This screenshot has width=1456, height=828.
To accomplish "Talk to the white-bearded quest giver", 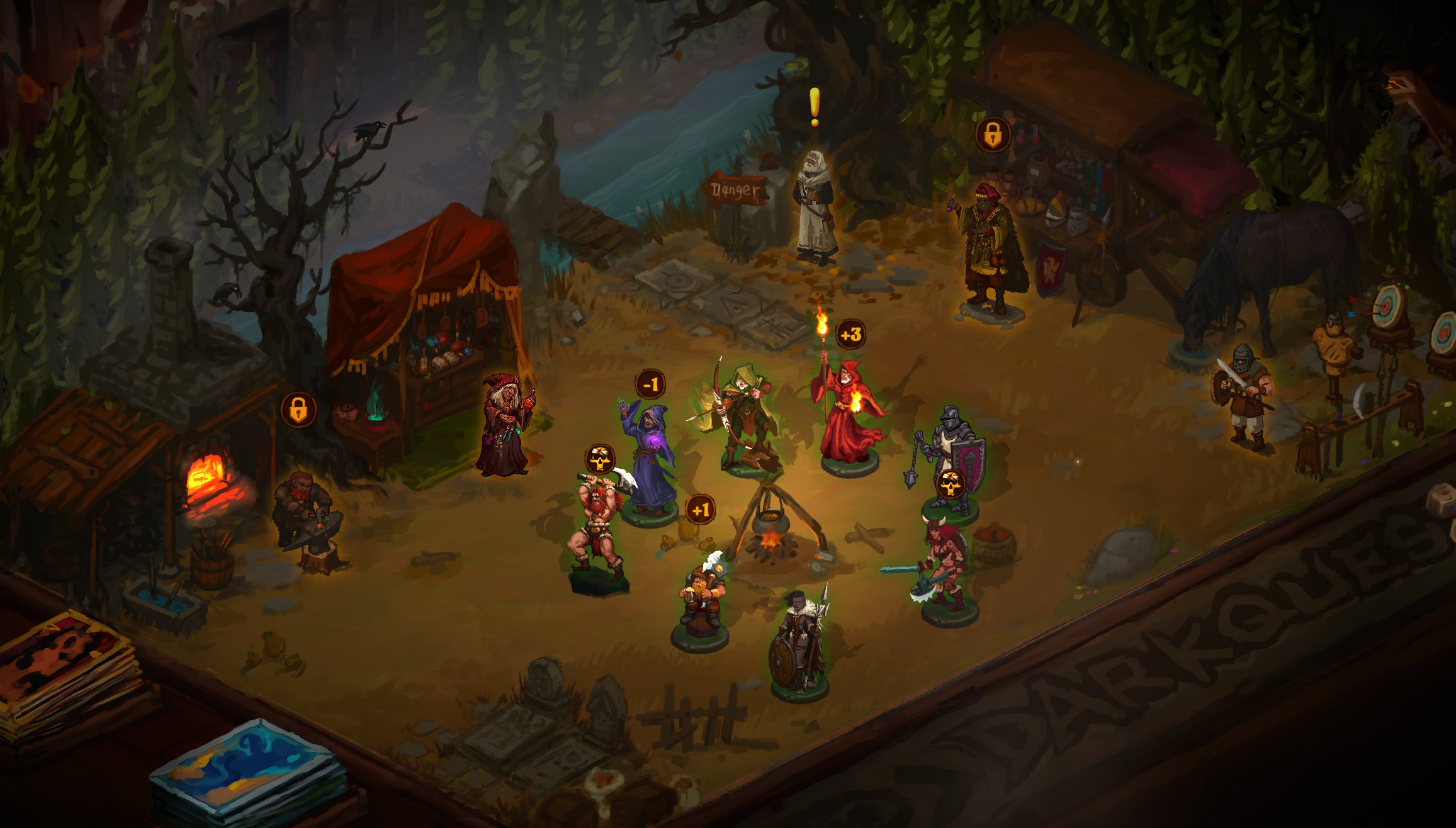I will [x=816, y=206].
